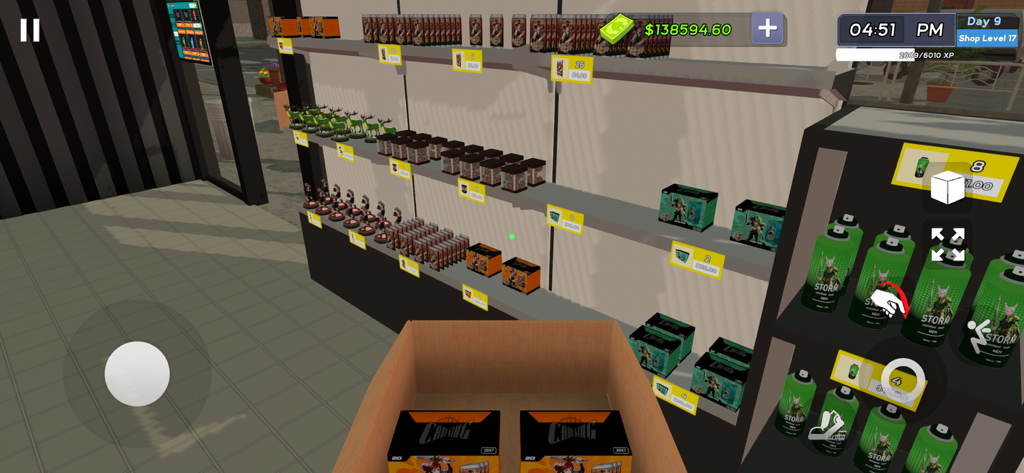Tap the white ring action button
Screen dimensions: 1024x473
click(902, 380)
